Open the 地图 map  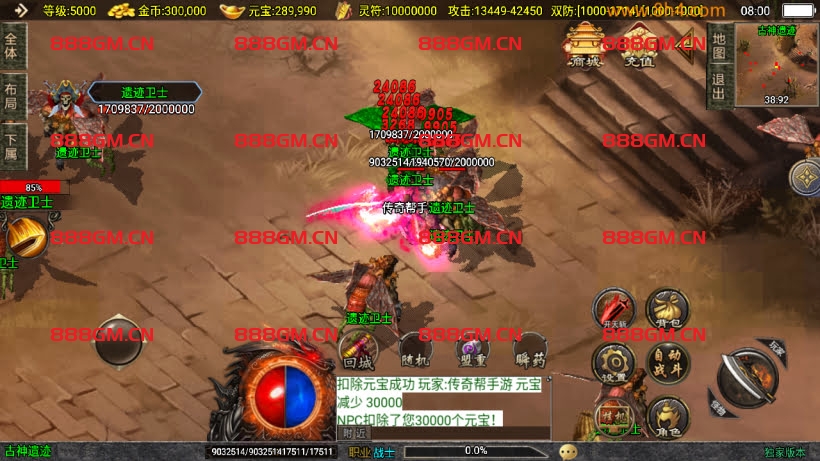718,43
